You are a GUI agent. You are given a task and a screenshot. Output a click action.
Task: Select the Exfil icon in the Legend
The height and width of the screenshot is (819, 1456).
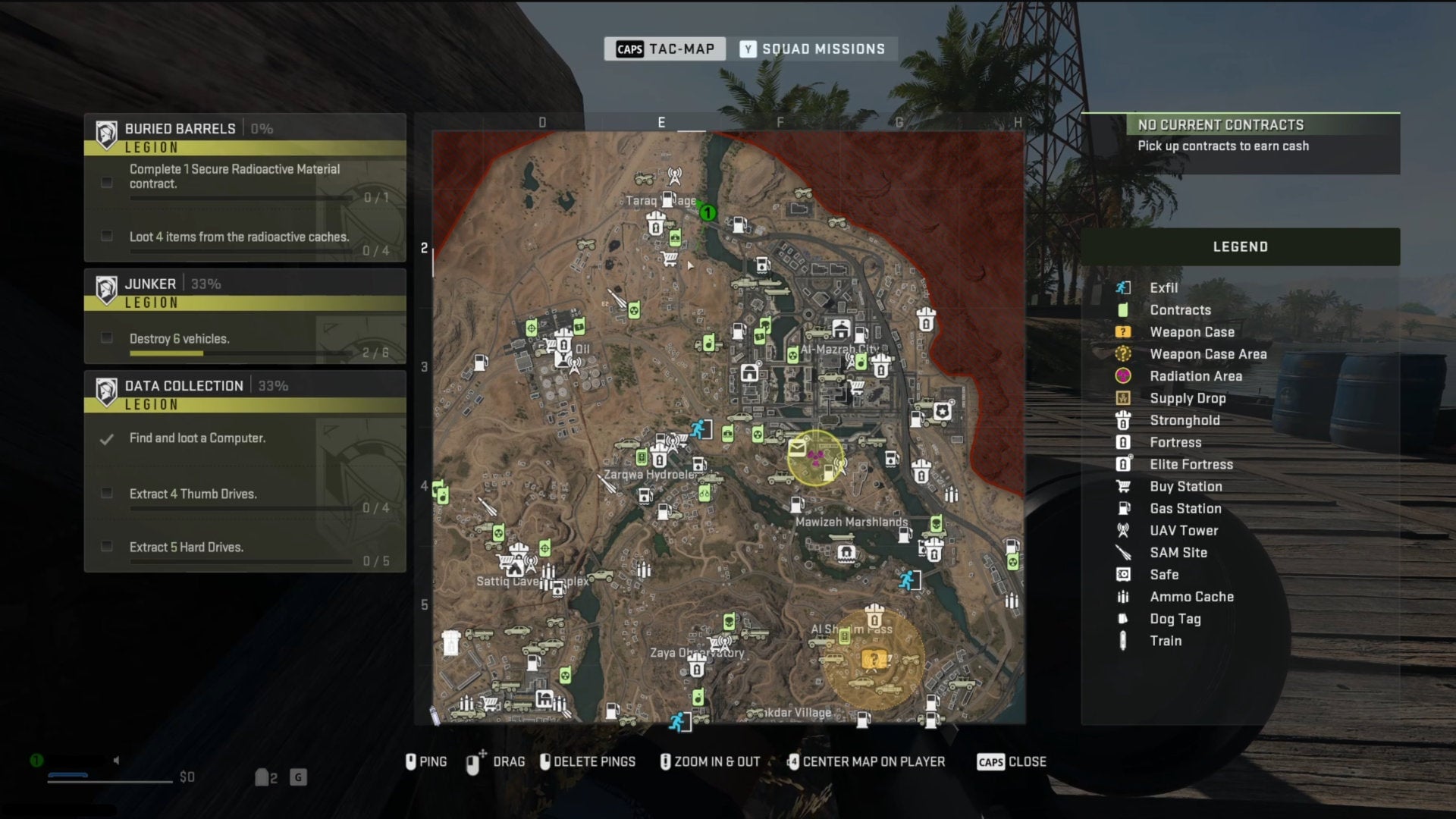pyautogui.click(x=1122, y=287)
